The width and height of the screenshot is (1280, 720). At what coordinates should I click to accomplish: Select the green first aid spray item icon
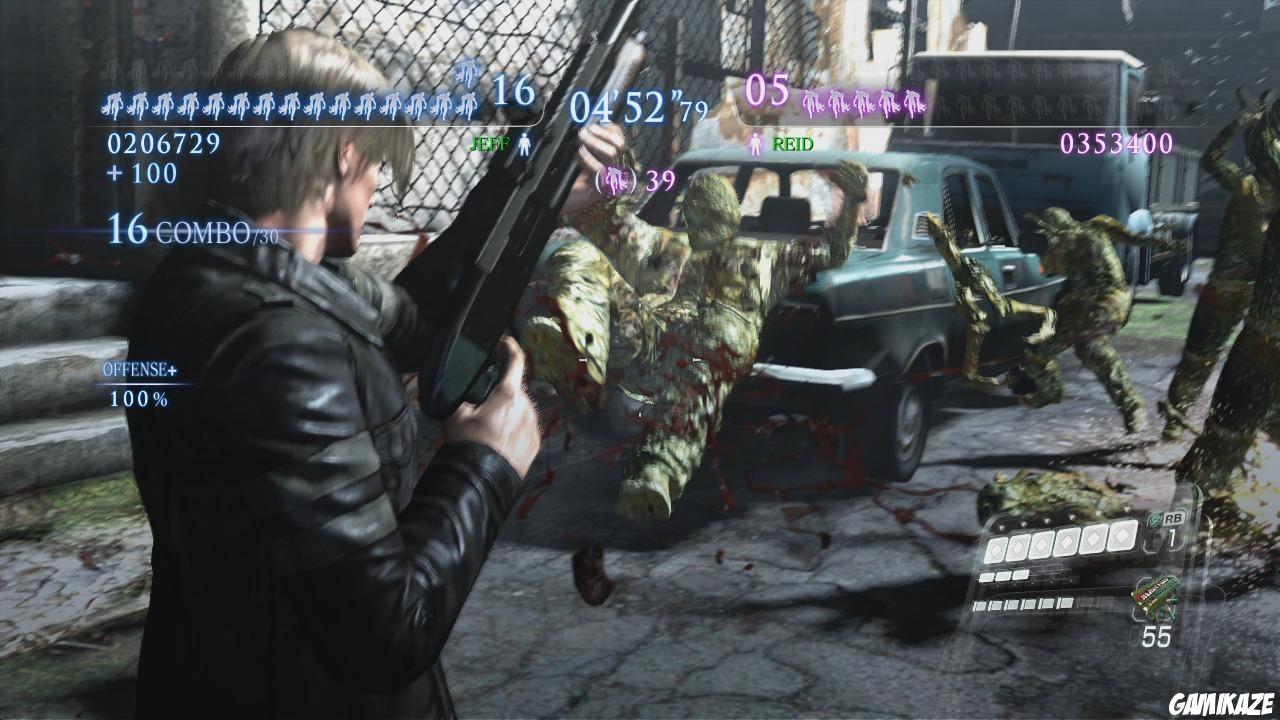pos(1155,597)
